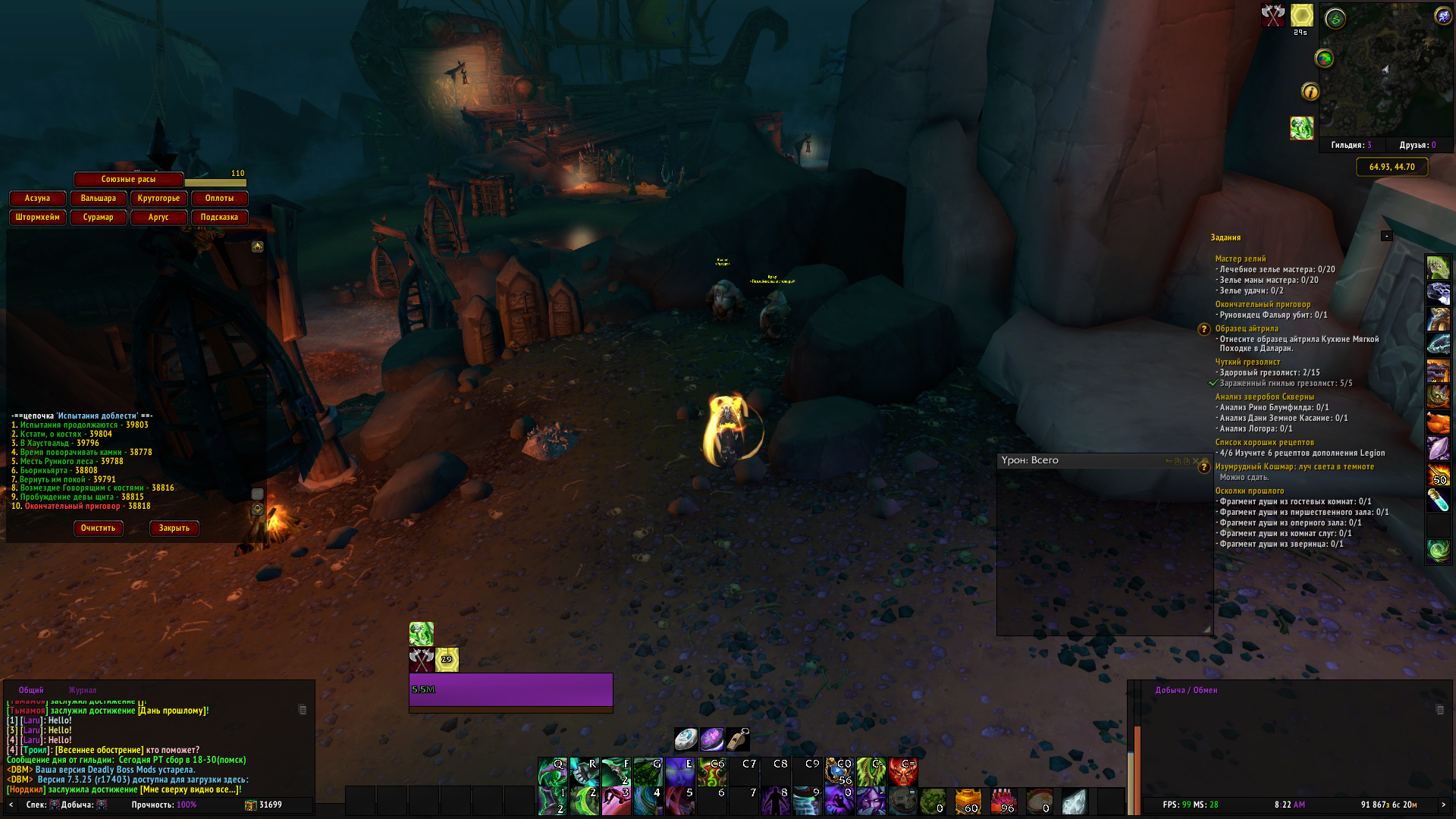Viewport: 1456px width, 819px height.
Task: Select the Штормхейм zone button
Action: pos(37,217)
